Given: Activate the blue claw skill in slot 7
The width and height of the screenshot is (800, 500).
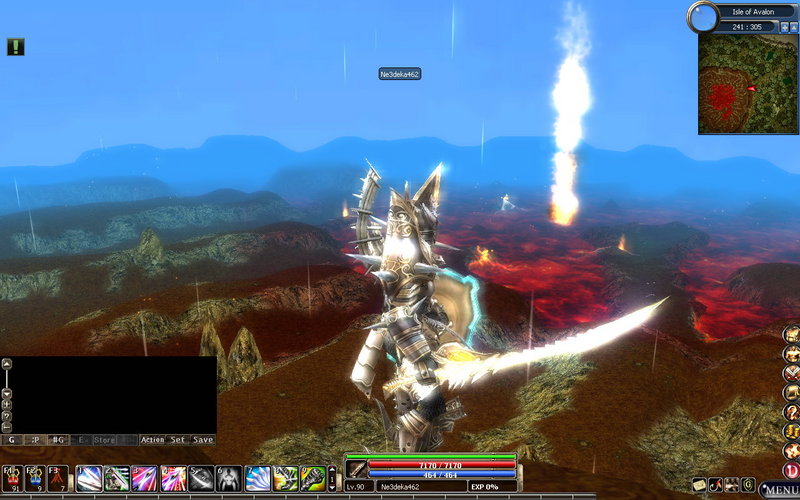Looking at the screenshot, I should 257,478.
